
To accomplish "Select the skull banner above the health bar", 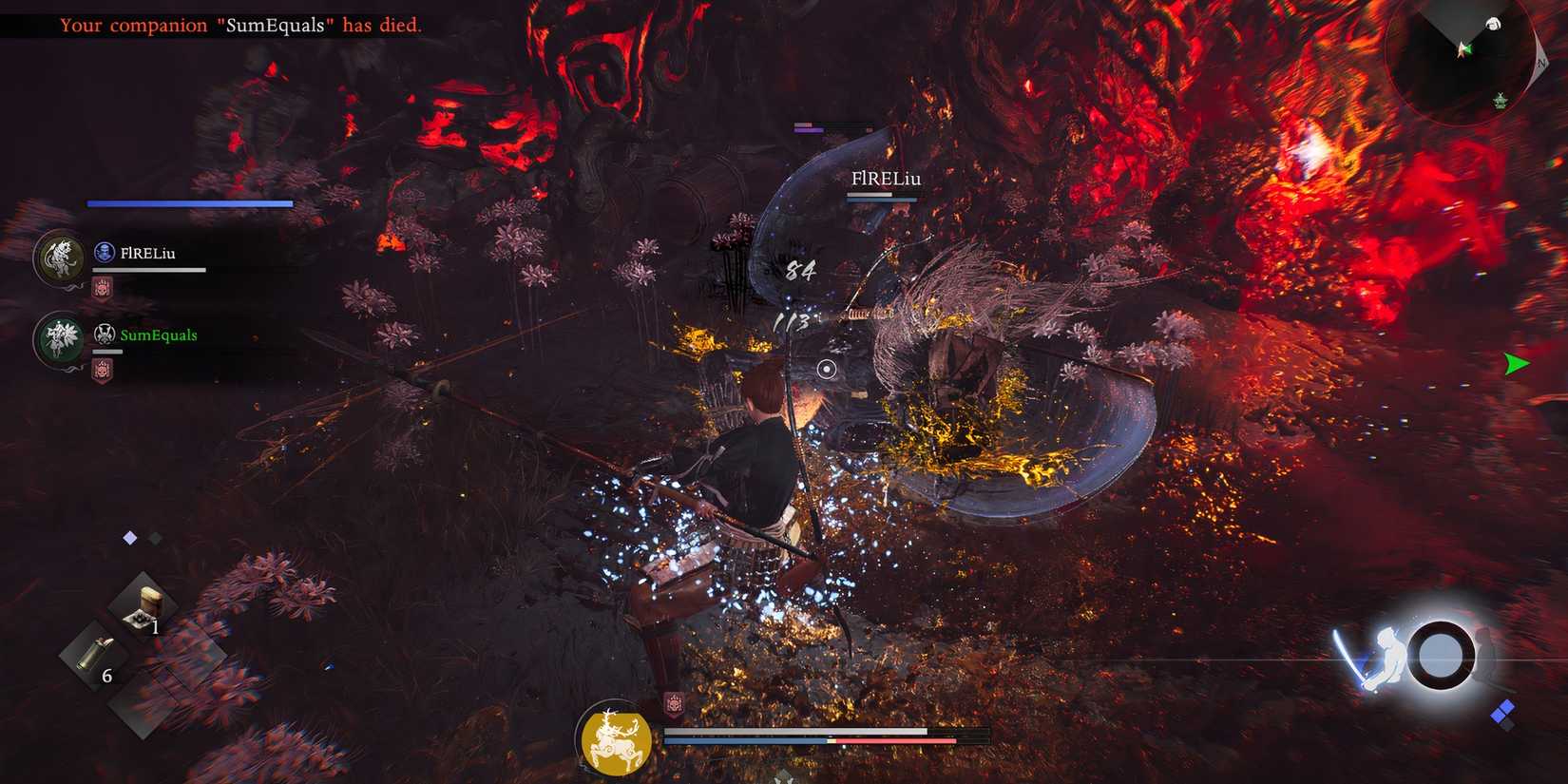I will click(x=675, y=703).
